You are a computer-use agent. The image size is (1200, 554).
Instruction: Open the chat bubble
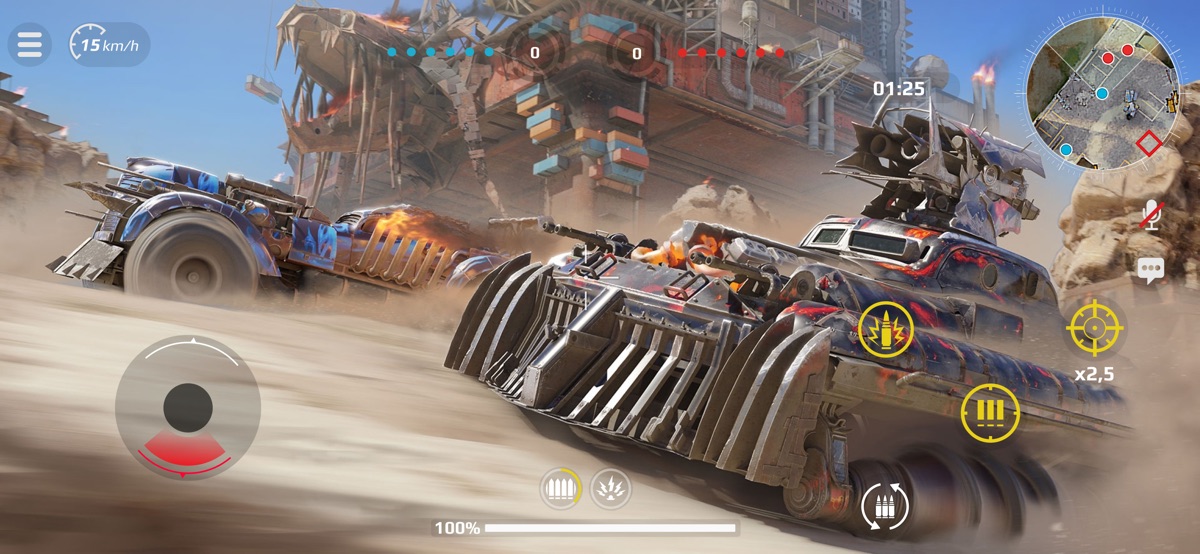point(1150,268)
